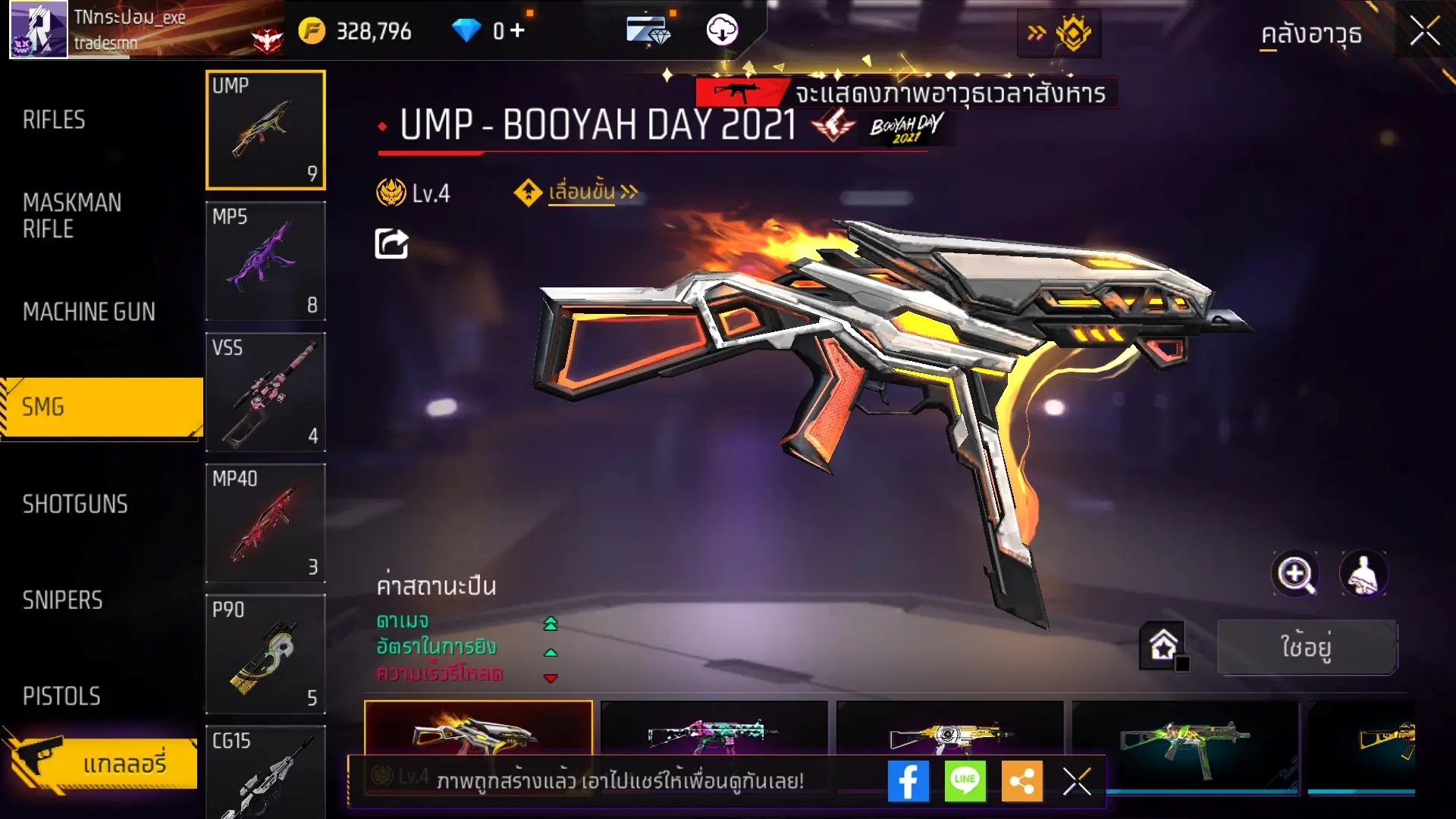Close the weapon armory screen
Screen dimensions: 1456x819
(x=1424, y=32)
